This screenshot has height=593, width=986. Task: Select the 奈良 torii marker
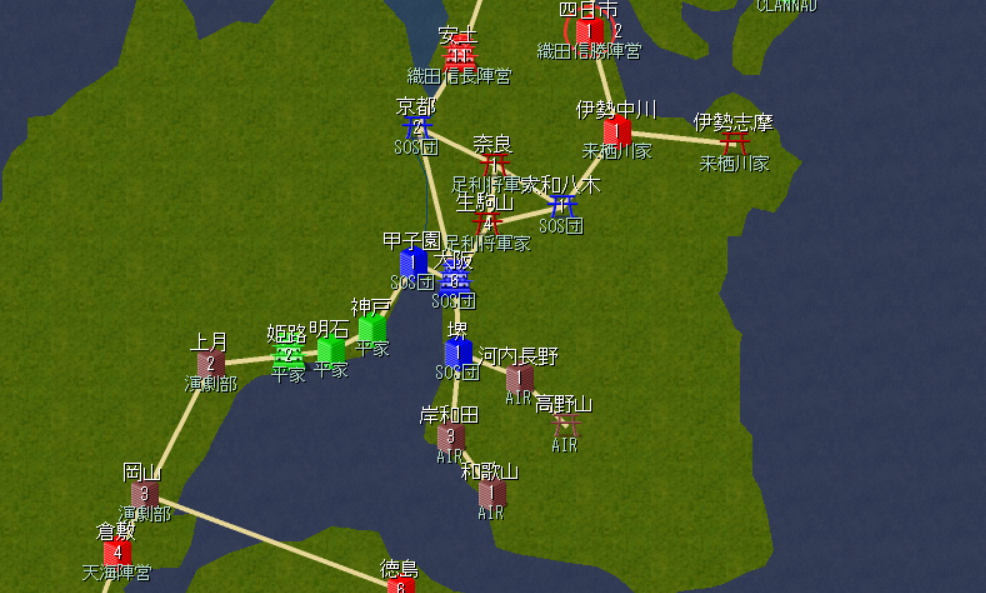(494, 163)
